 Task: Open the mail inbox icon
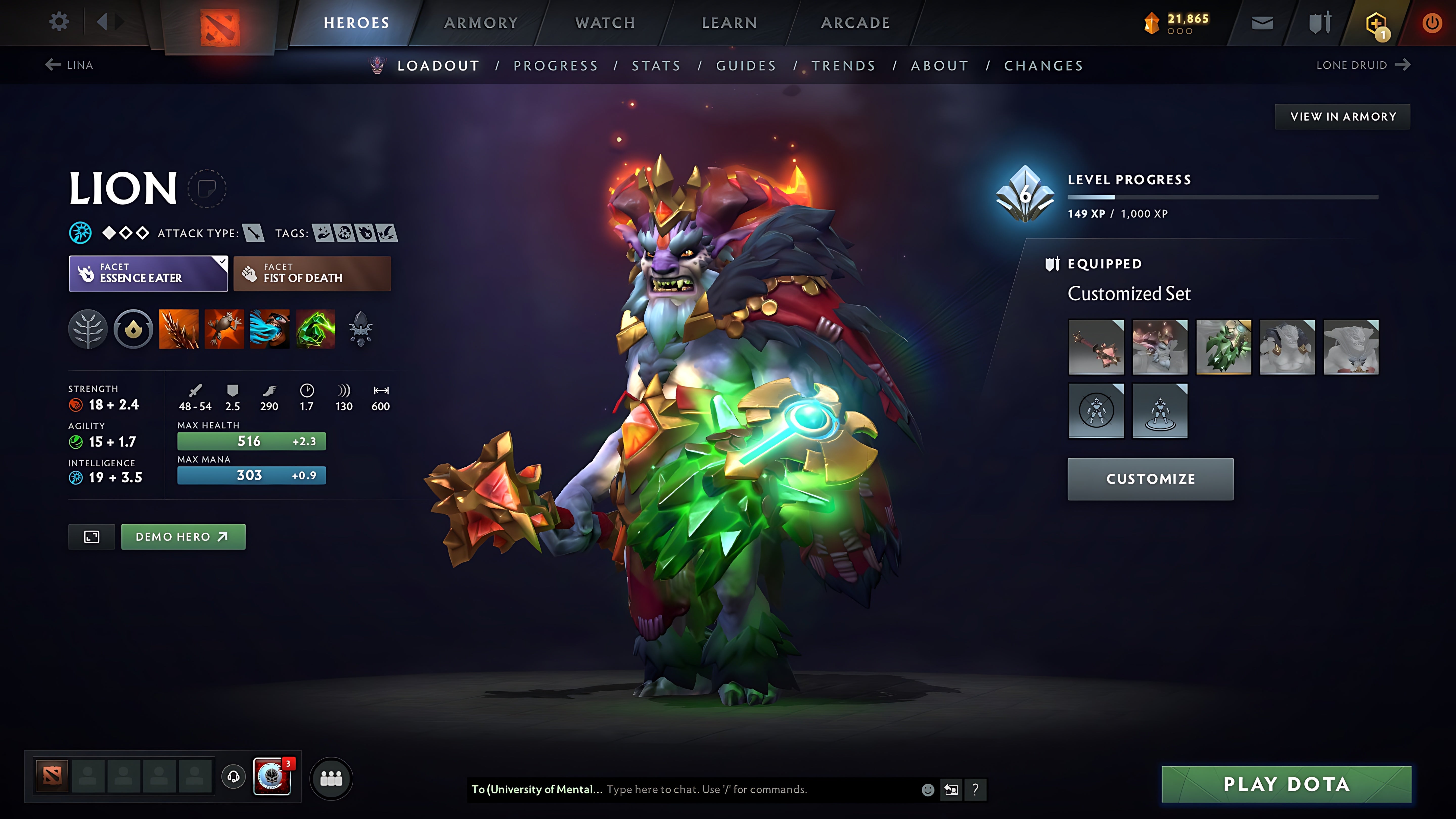click(x=1262, y=22)
